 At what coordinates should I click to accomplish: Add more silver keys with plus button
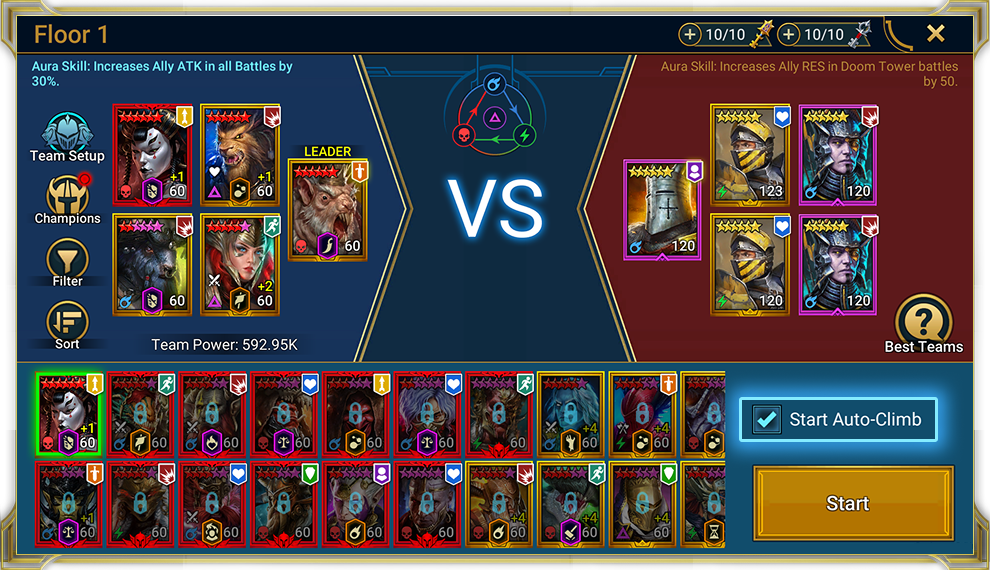[x=789, y=35]
